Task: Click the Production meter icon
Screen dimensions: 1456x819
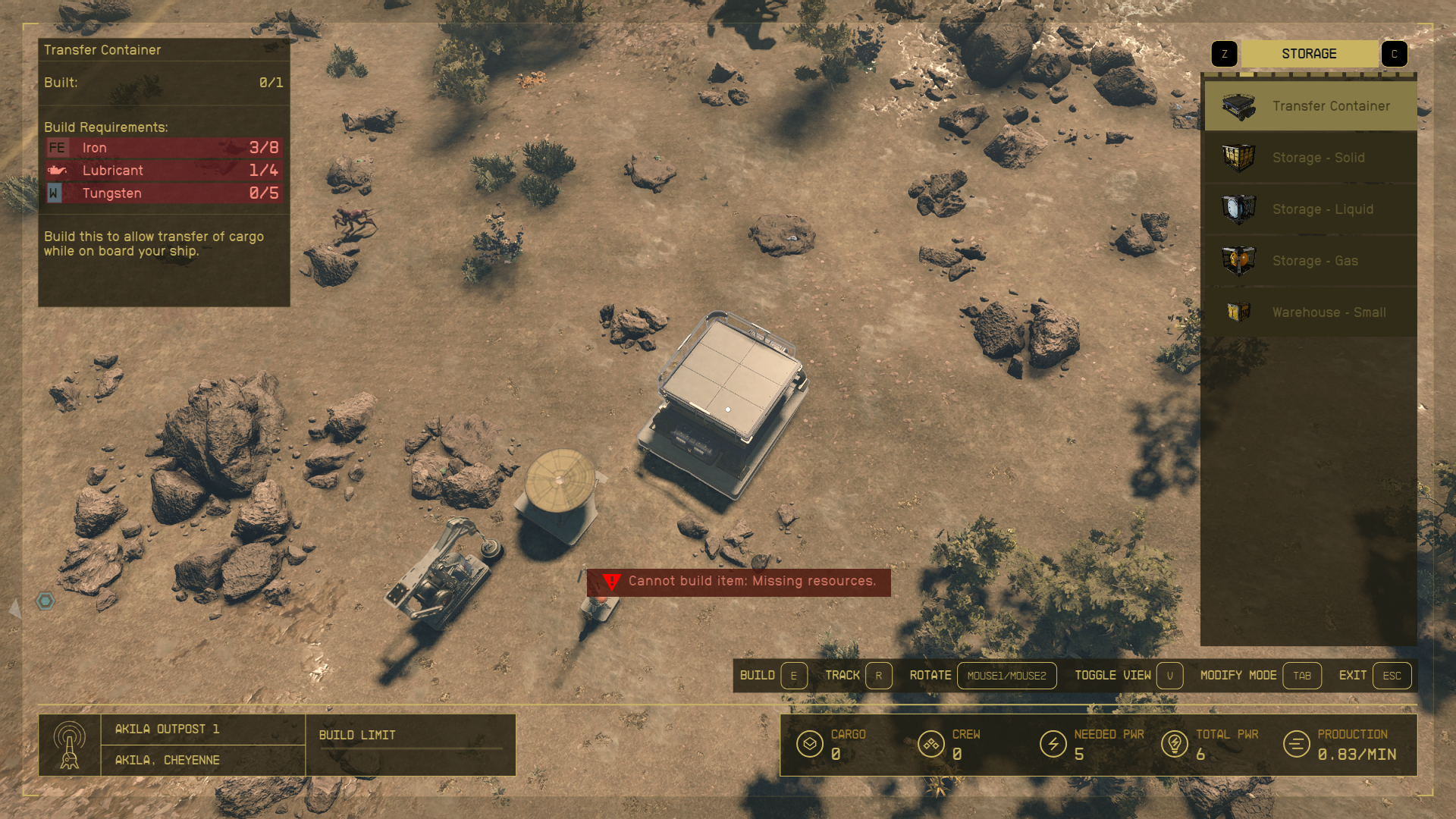Action: (x=1297, y=744)
